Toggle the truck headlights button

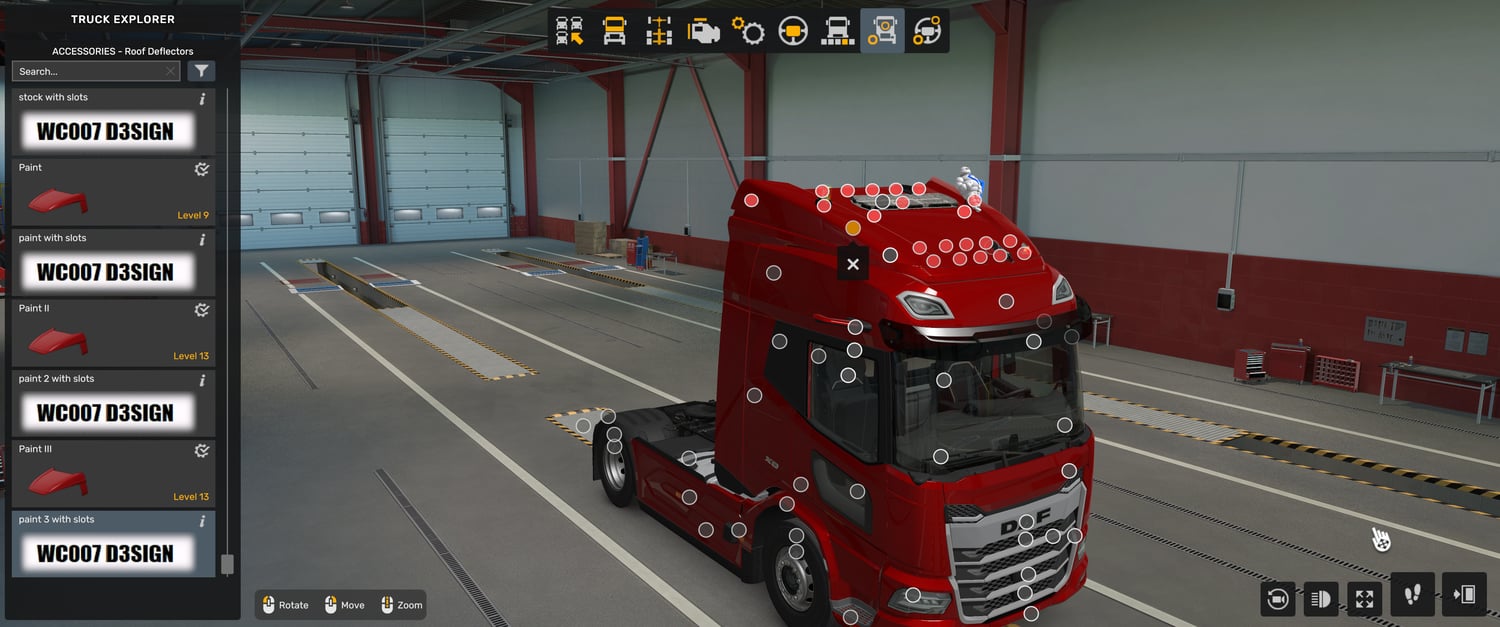pos(1321,599)
